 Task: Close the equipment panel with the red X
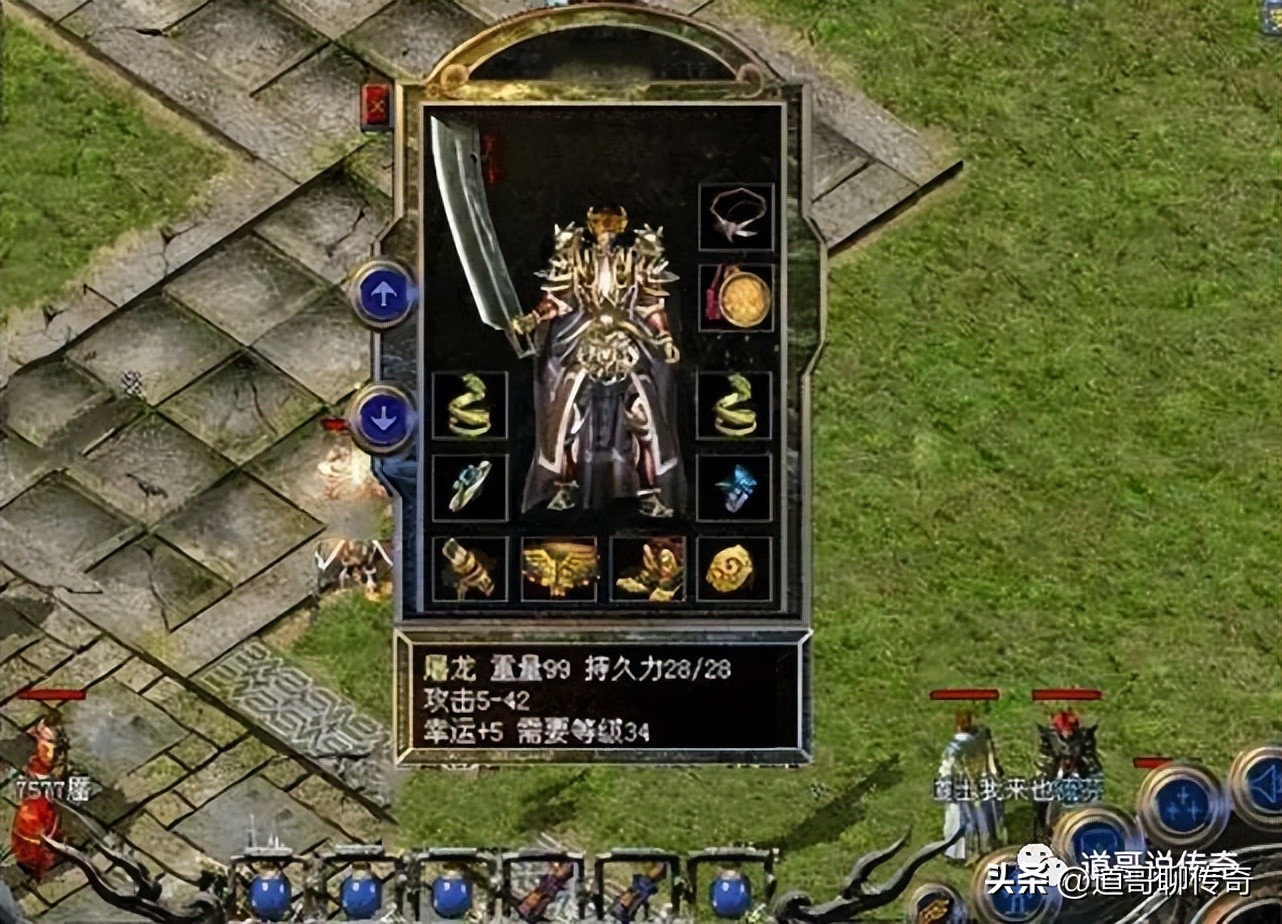coord(376,105)
